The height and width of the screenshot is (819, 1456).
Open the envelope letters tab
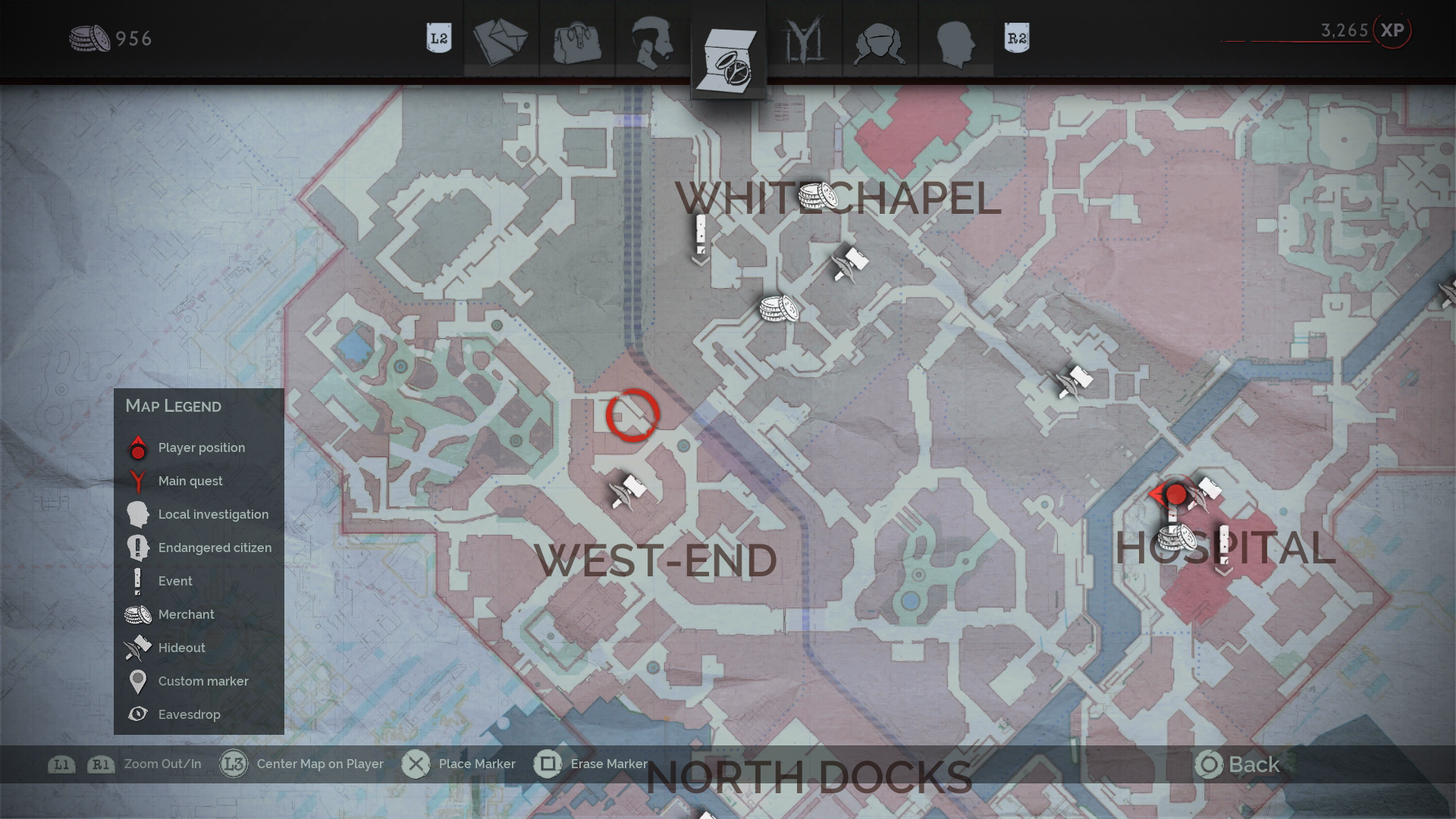point(500,39)
